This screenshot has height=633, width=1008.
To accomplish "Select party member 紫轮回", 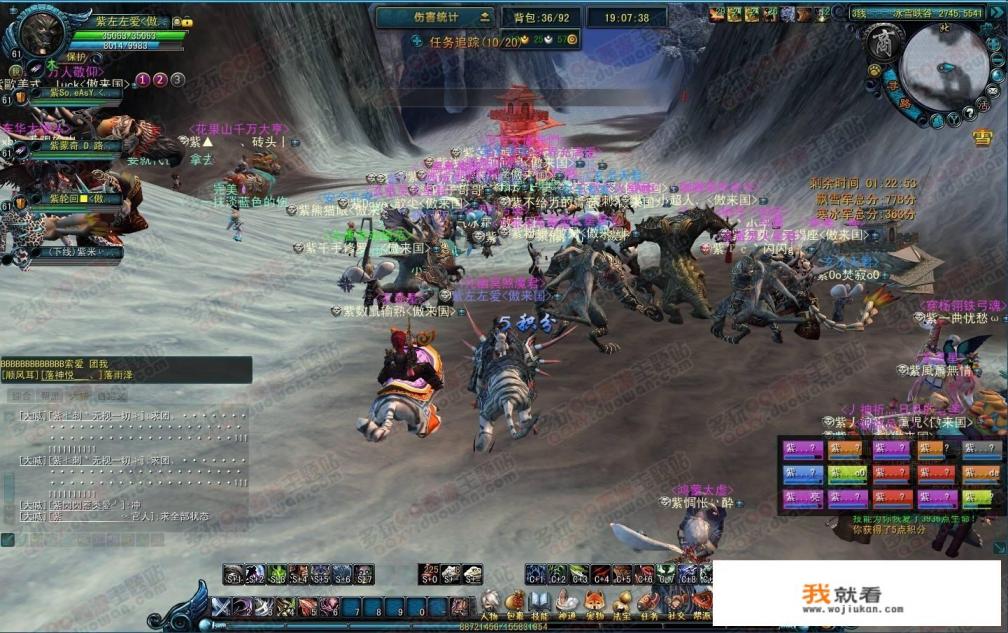I will 72,198.
